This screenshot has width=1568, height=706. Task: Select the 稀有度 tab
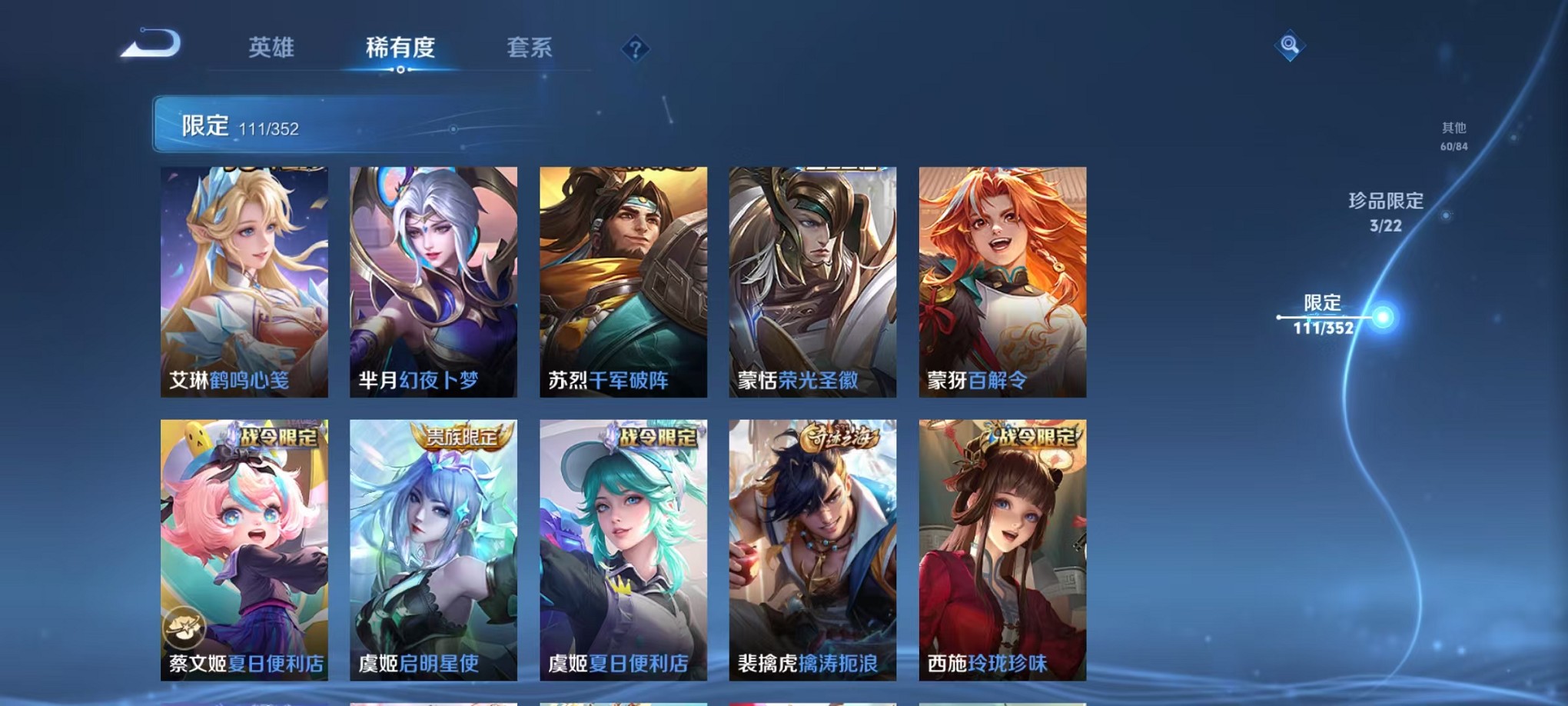pyautogui.click(x=400, y=46)
